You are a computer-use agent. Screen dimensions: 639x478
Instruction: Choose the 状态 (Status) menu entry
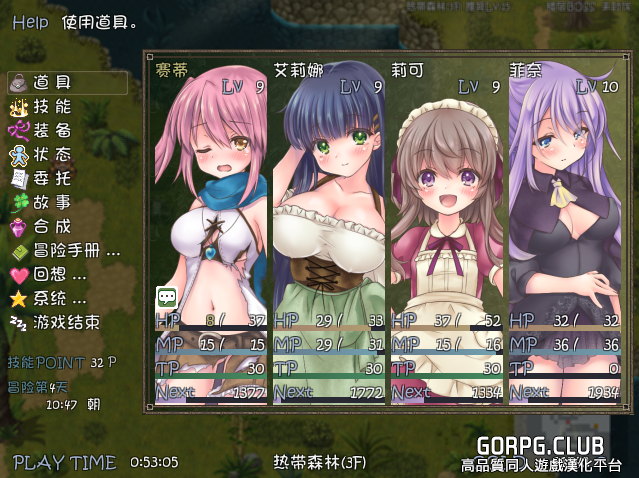[53, 154]
